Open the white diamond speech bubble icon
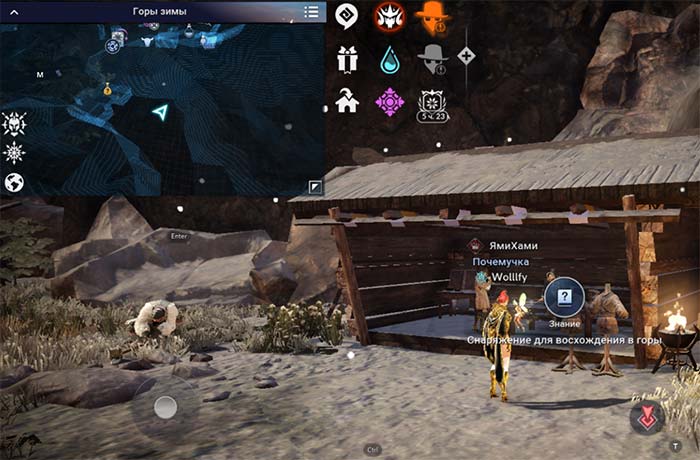The height and width of the screenshot is (460, 700). coord(347,16)
